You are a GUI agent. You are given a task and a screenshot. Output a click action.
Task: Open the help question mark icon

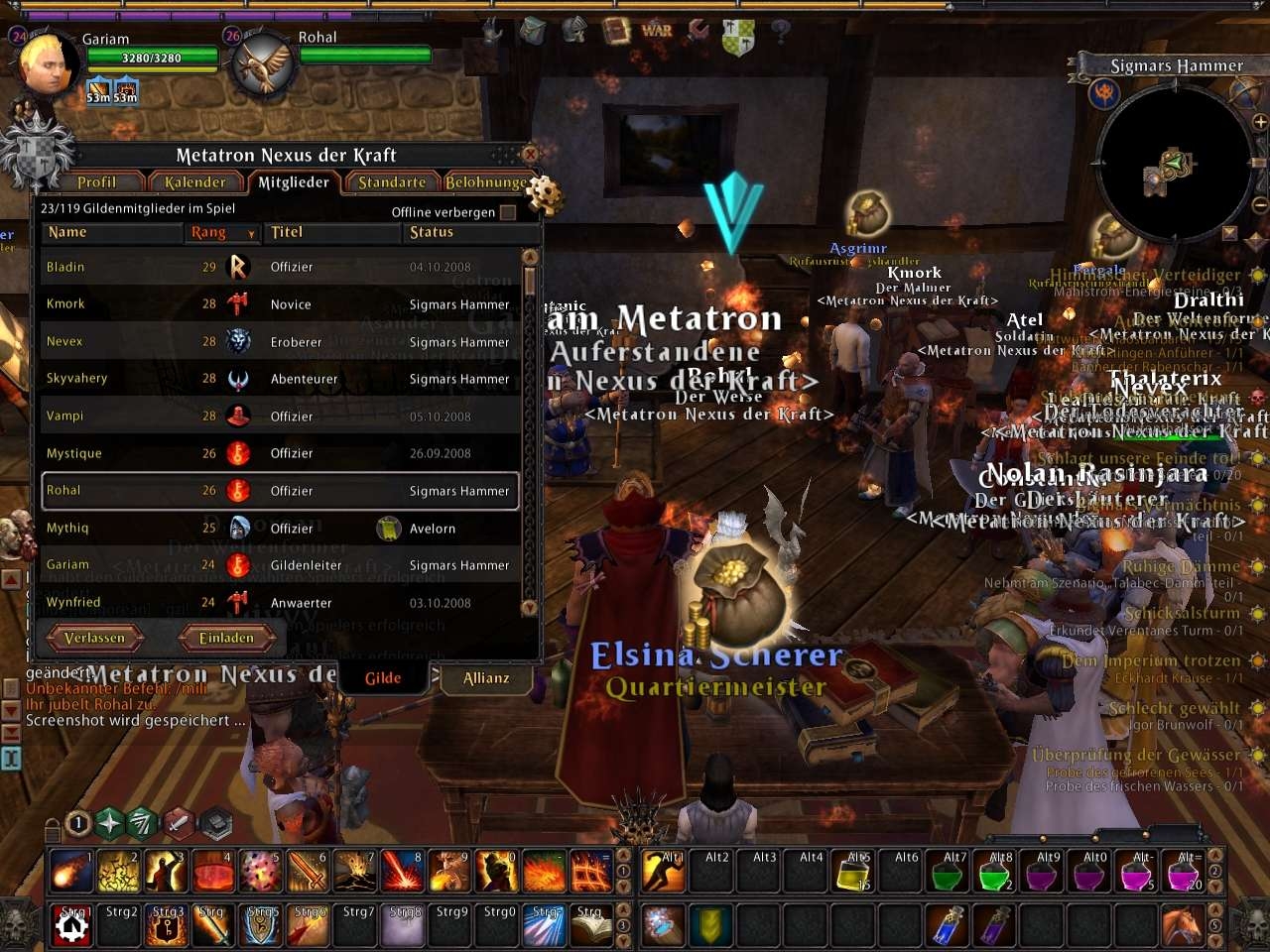(781, 31)
